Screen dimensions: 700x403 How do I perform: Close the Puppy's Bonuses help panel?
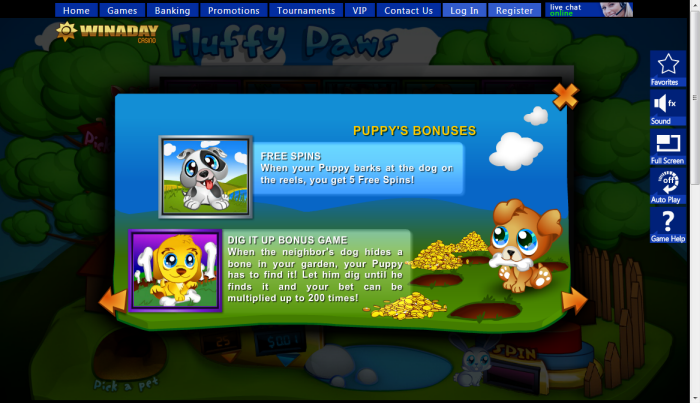pos(565,96)
